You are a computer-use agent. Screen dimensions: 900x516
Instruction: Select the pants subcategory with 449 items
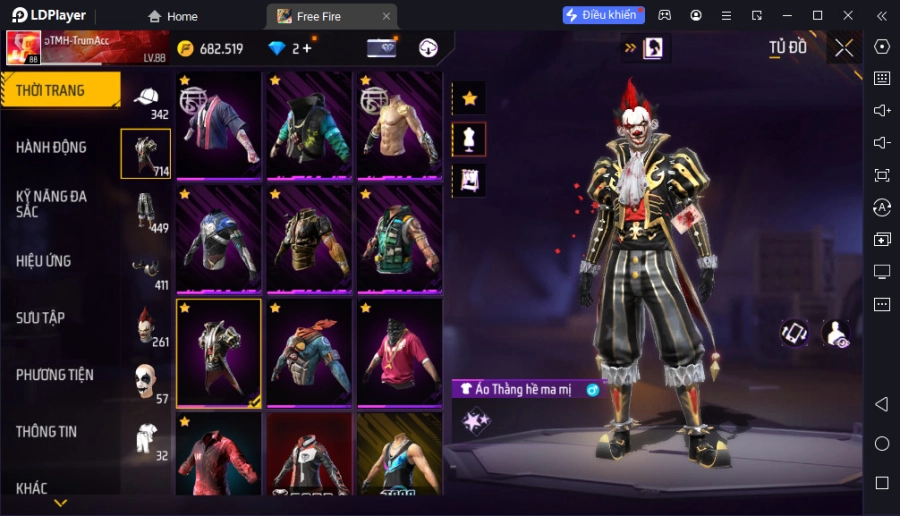point(147,211)
